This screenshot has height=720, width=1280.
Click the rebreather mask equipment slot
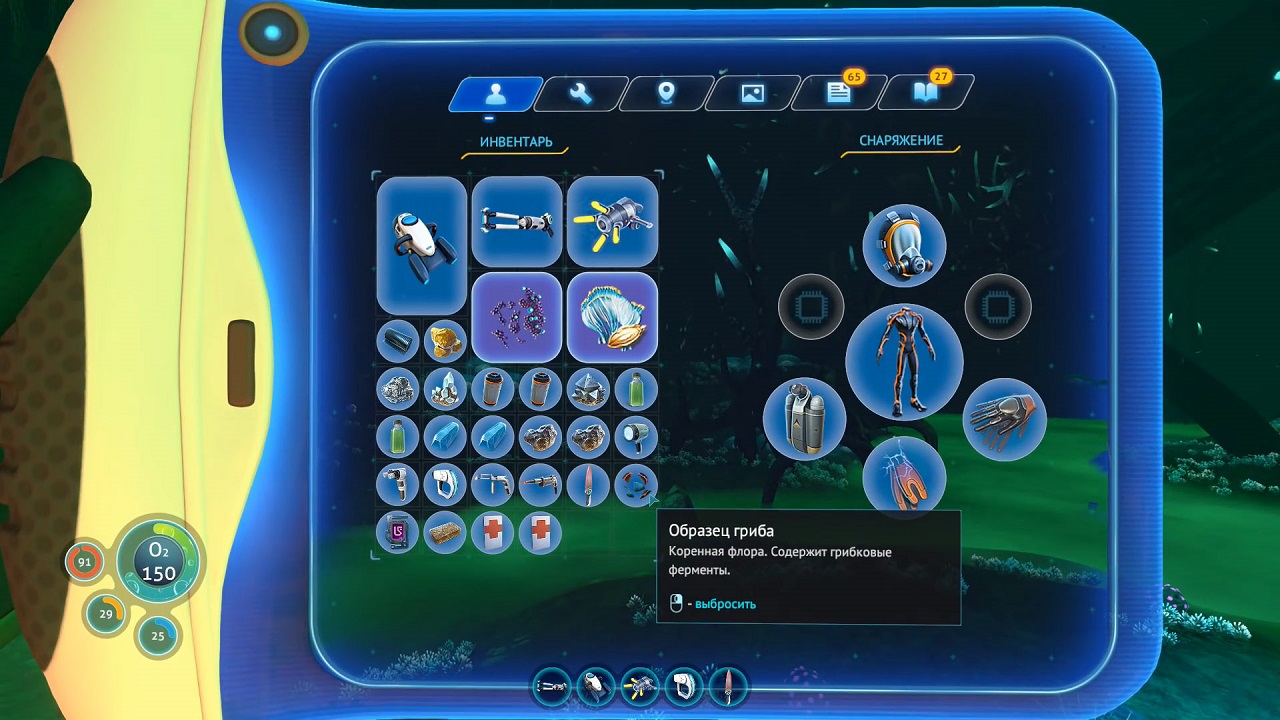[x=904, y=246]
